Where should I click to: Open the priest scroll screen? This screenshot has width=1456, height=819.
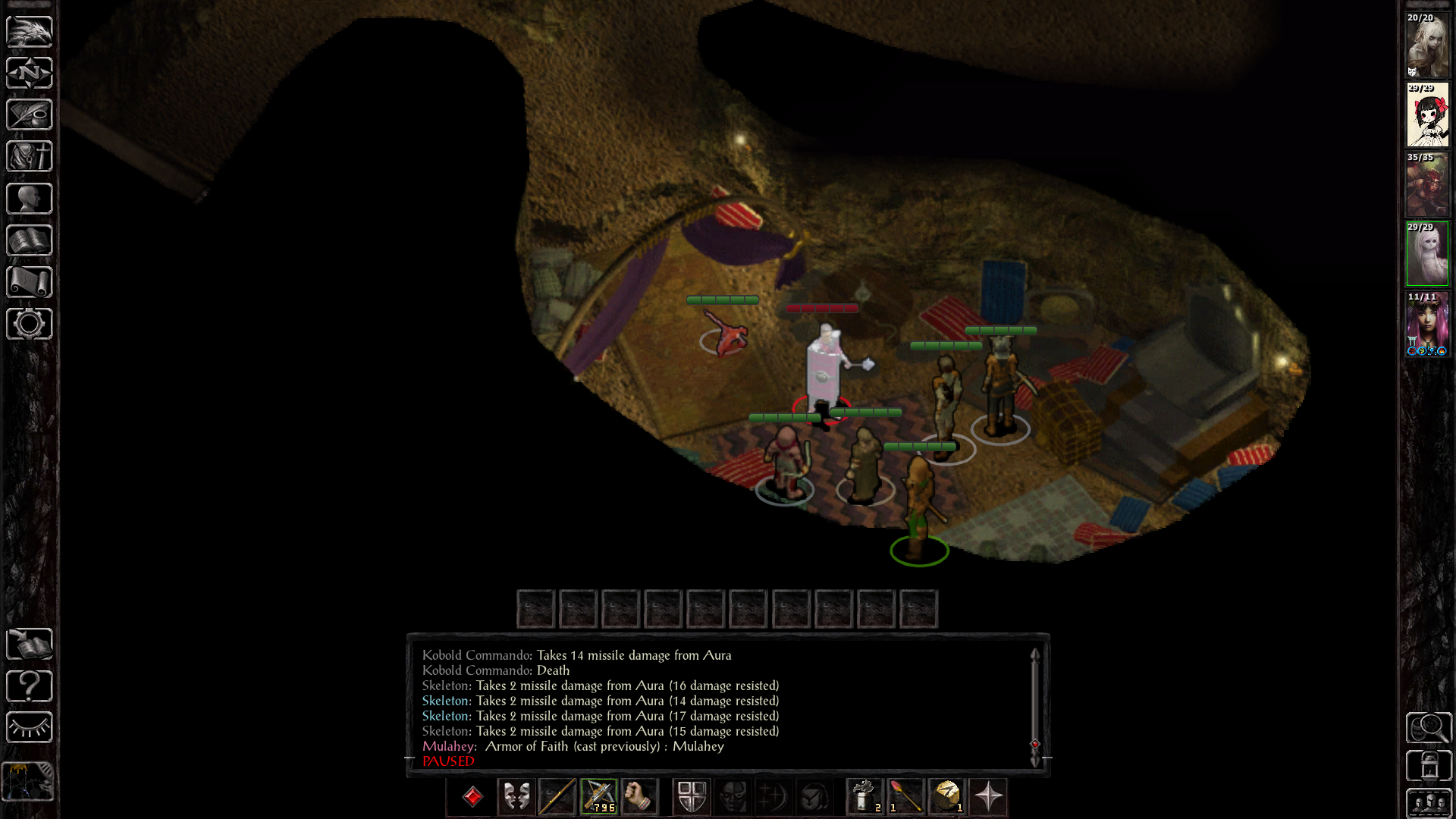[30, 282]
